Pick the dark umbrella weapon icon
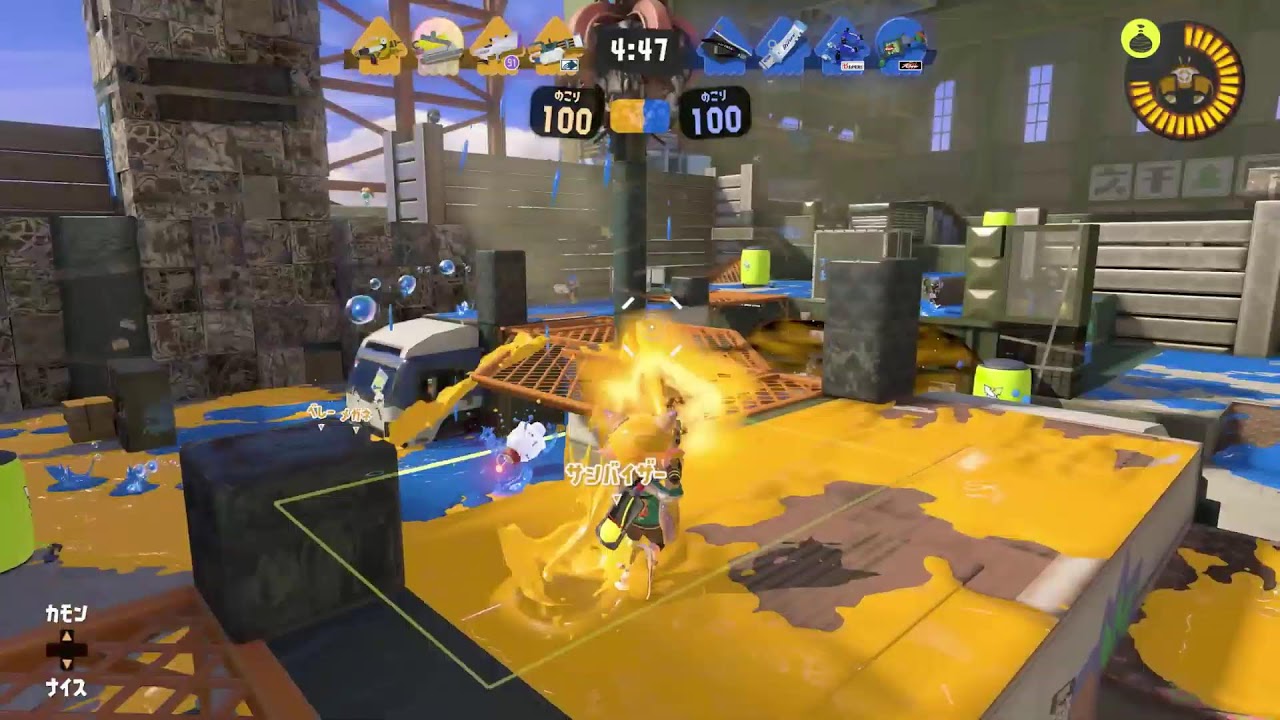This screenshot has width=1280, height=720. (x=722, y=46)
